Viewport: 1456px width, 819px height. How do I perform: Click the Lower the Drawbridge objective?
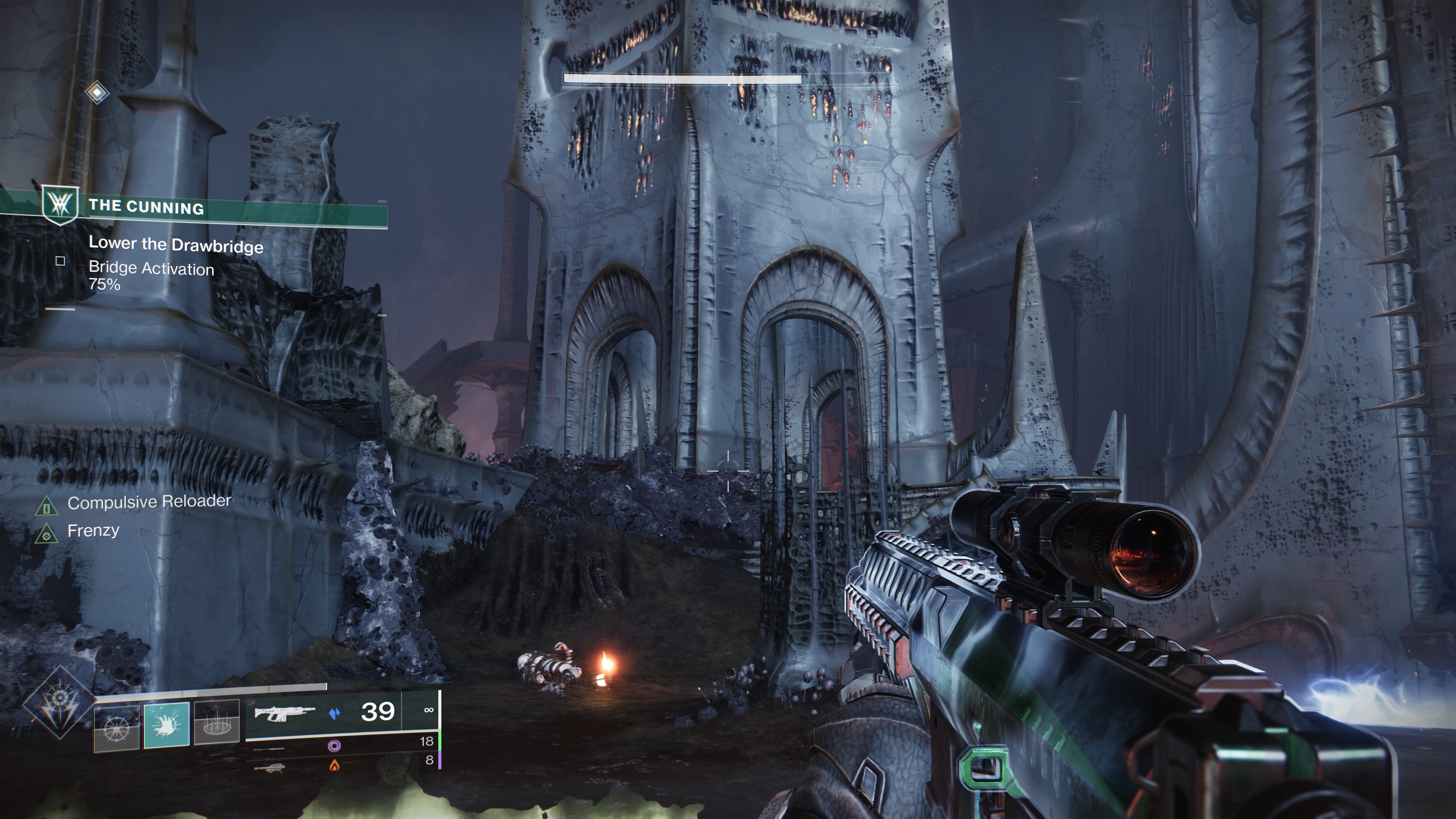176,245
